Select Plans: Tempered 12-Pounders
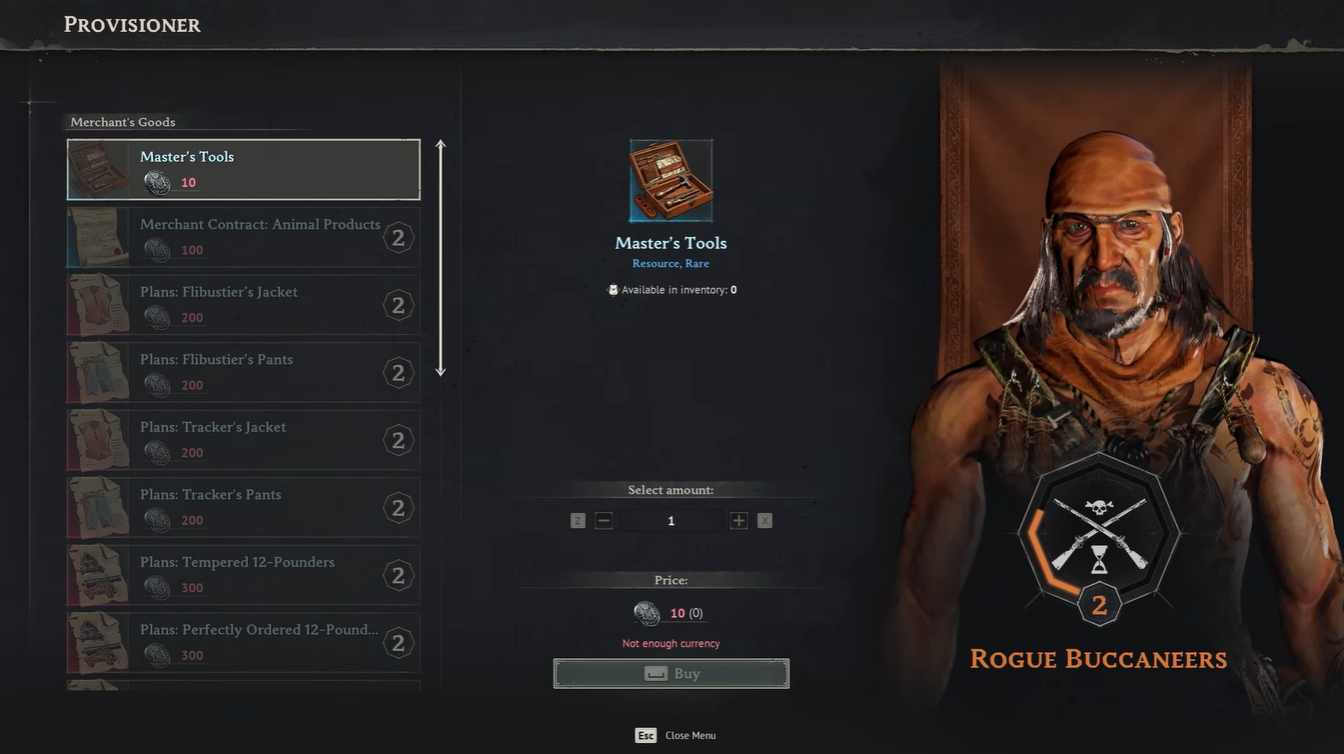This screenshot has width=1344, height=754. tap(243, 575)
